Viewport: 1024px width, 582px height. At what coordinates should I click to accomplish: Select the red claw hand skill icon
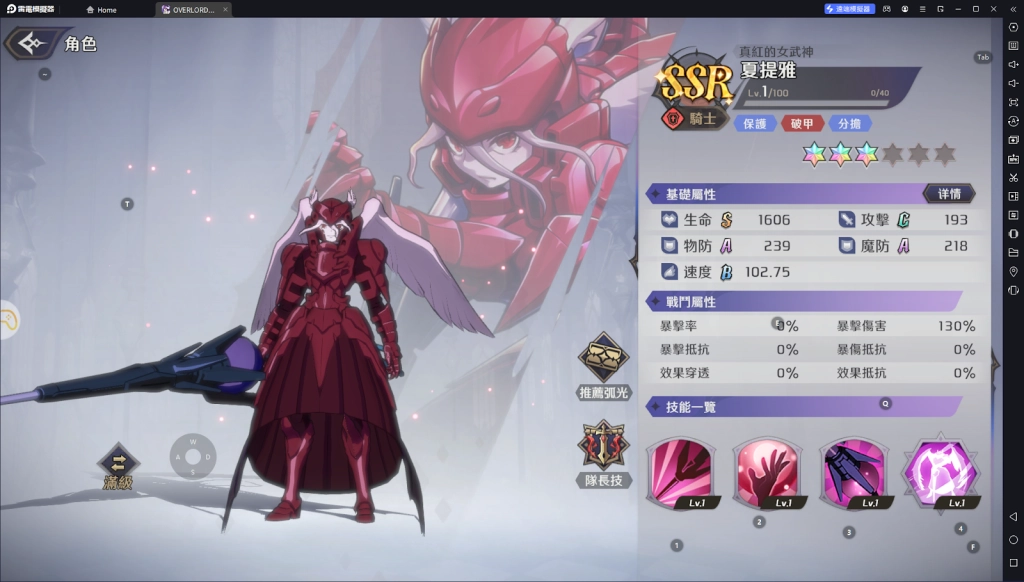click(765, 472)
